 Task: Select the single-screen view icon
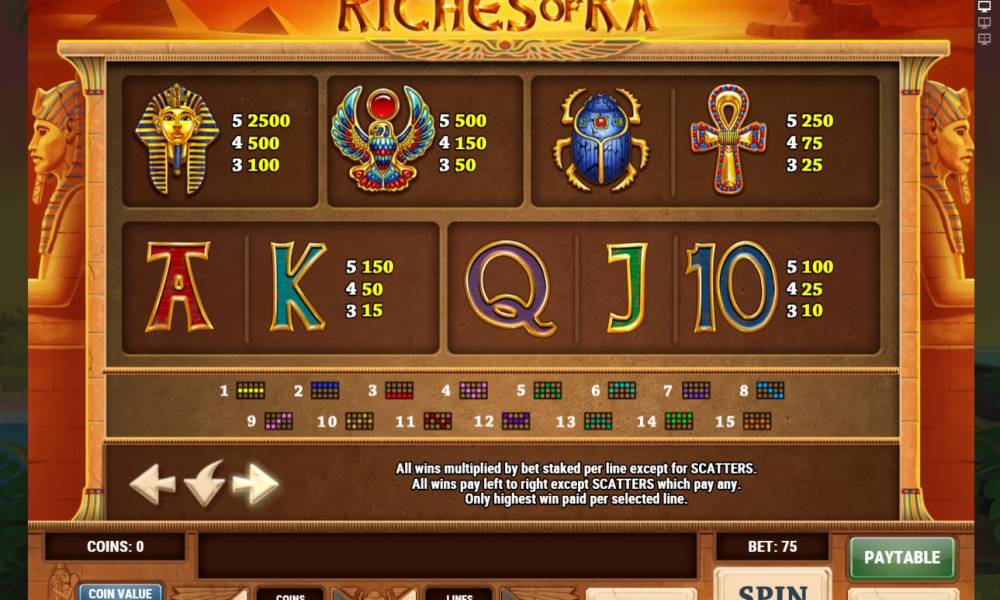tap(983, 6)
